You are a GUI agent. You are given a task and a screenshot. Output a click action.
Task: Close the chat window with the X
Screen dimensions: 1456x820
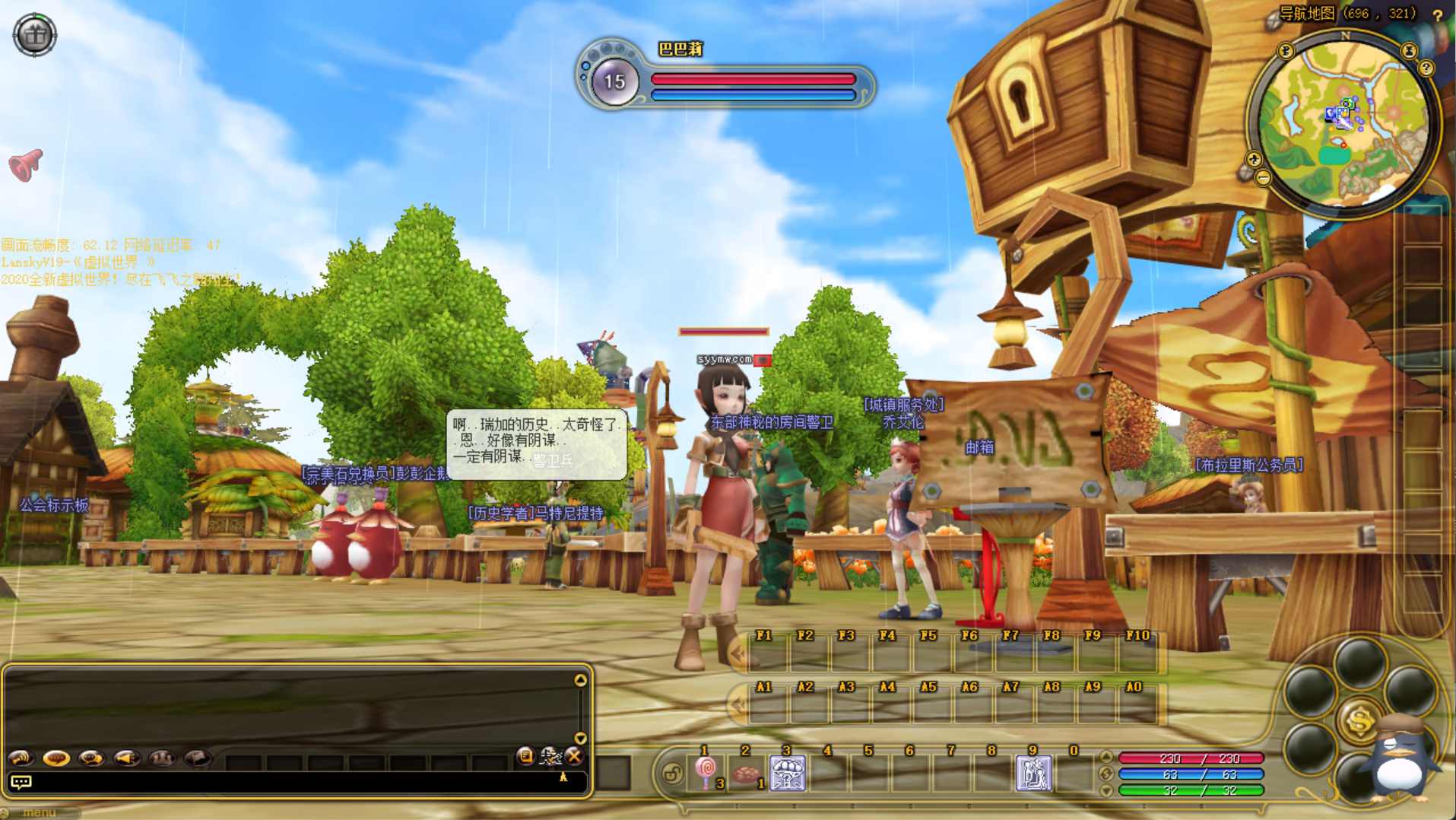coord(575,756)
